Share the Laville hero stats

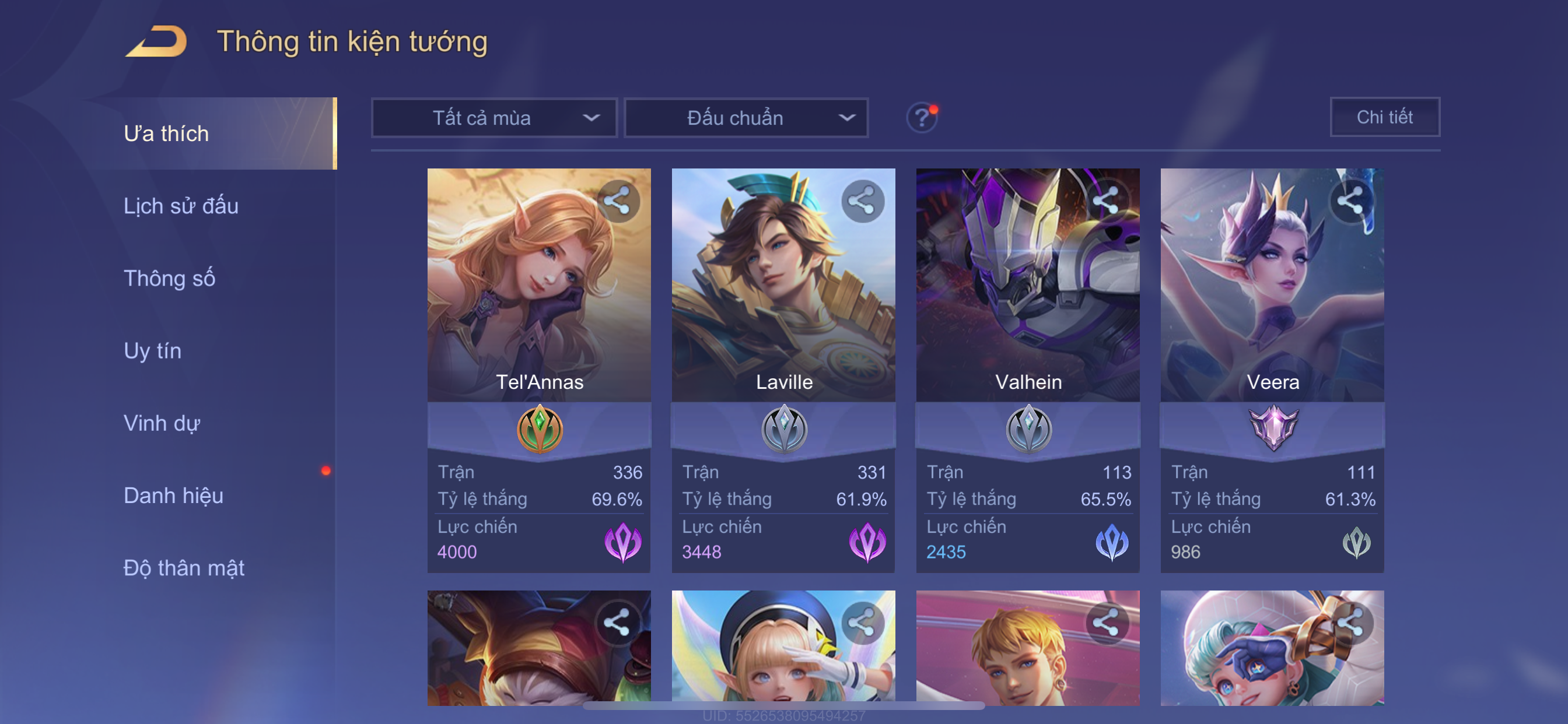pyautogui.click(x=863, y=201)
